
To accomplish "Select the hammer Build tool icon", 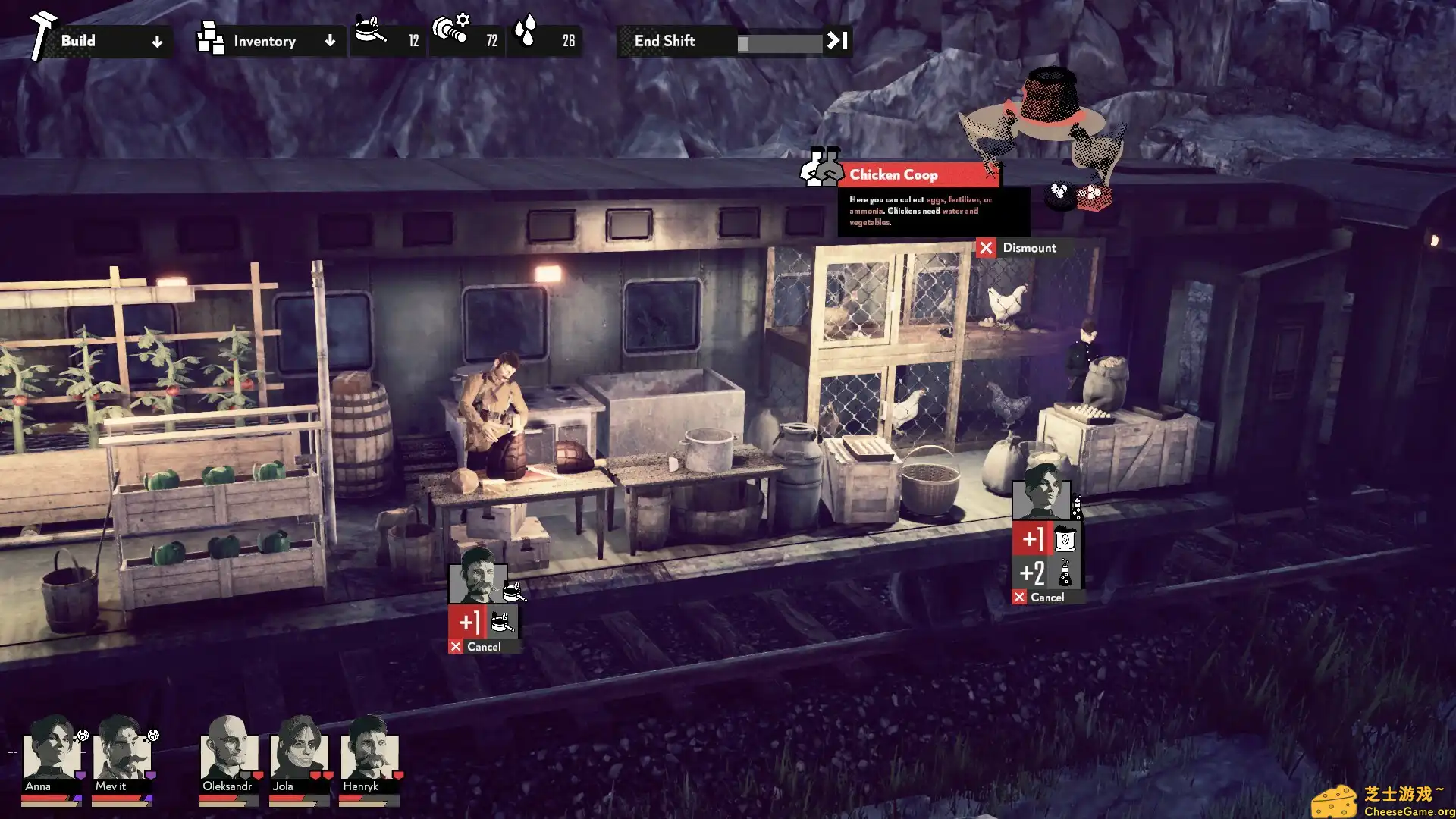I will (42, 34).
